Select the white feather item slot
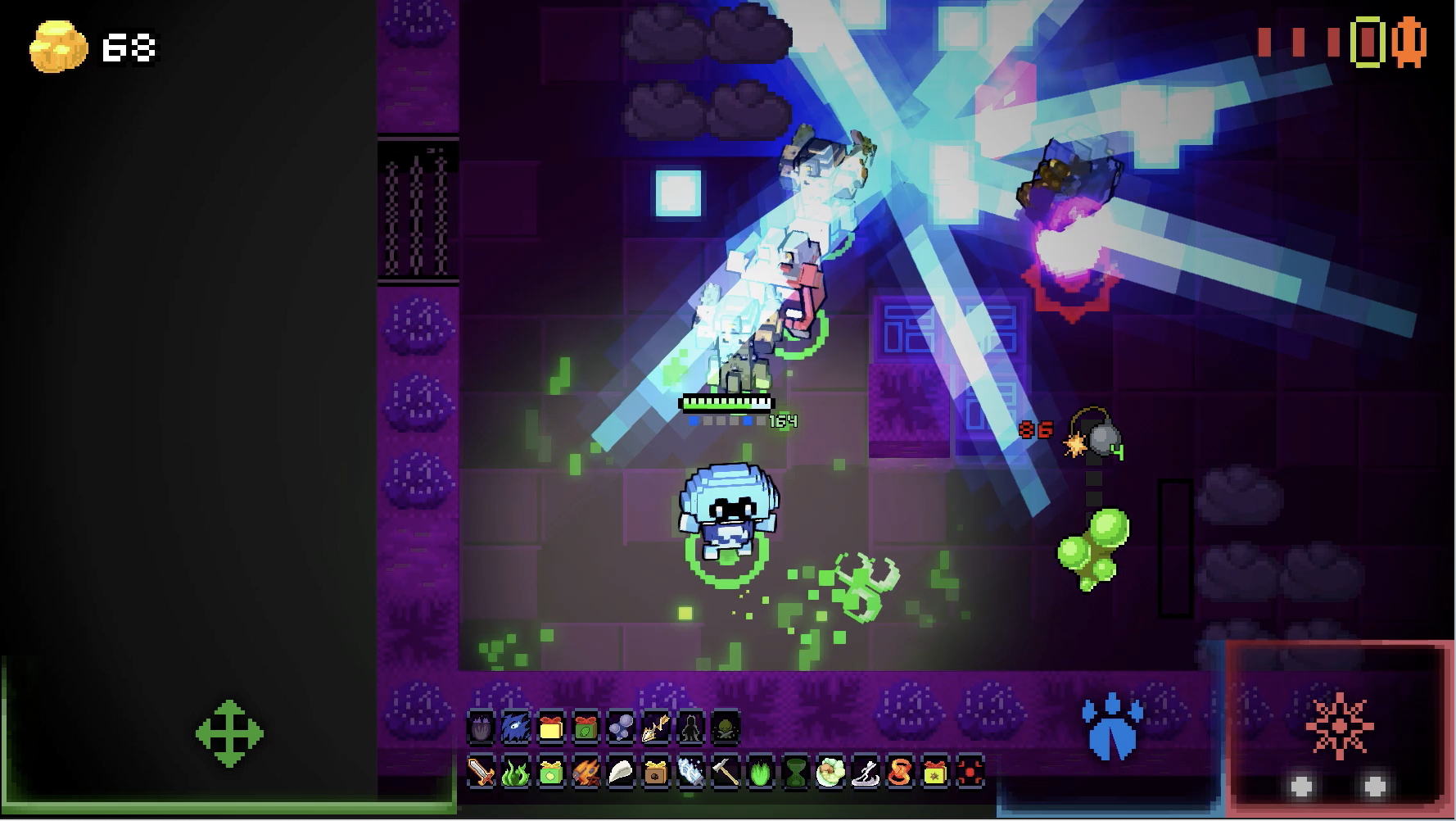This screenshot has width=1456, height=821. point(620,772)
